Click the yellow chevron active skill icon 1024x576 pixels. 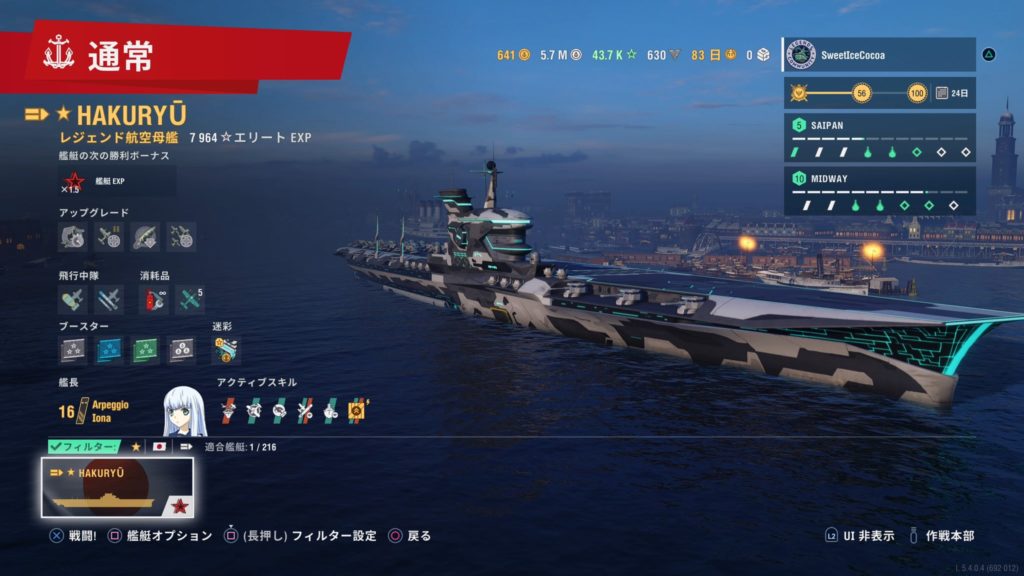tap(357, 409)
